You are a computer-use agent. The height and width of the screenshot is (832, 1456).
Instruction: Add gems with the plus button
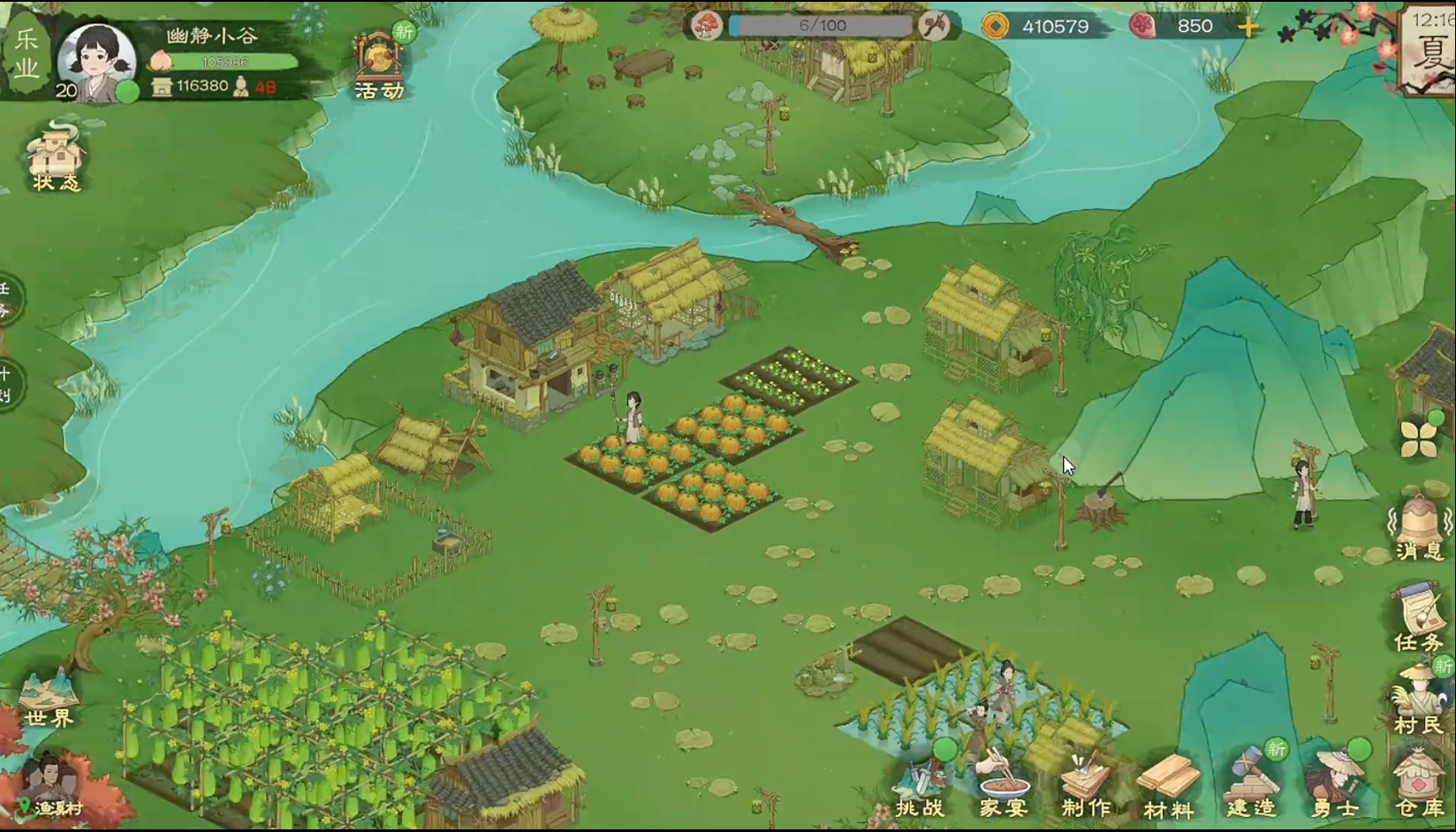1248,26
